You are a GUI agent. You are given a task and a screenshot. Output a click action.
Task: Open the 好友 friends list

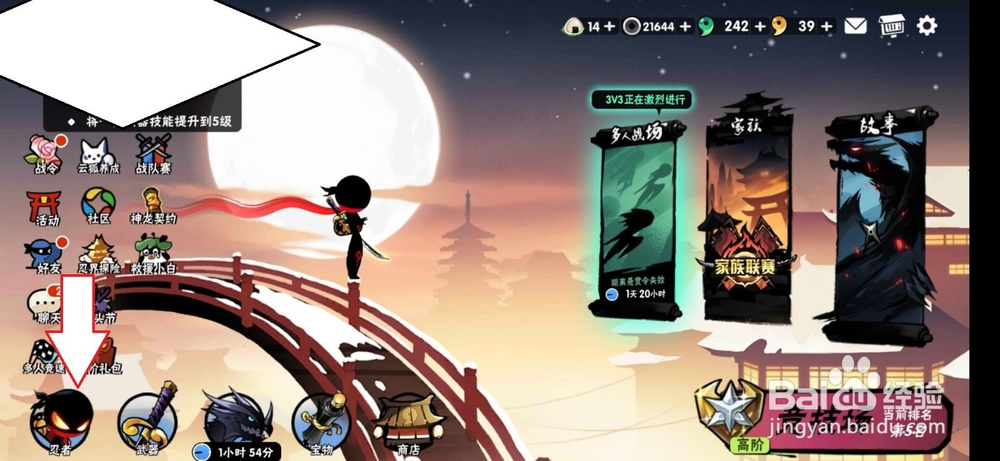point(44,255)
